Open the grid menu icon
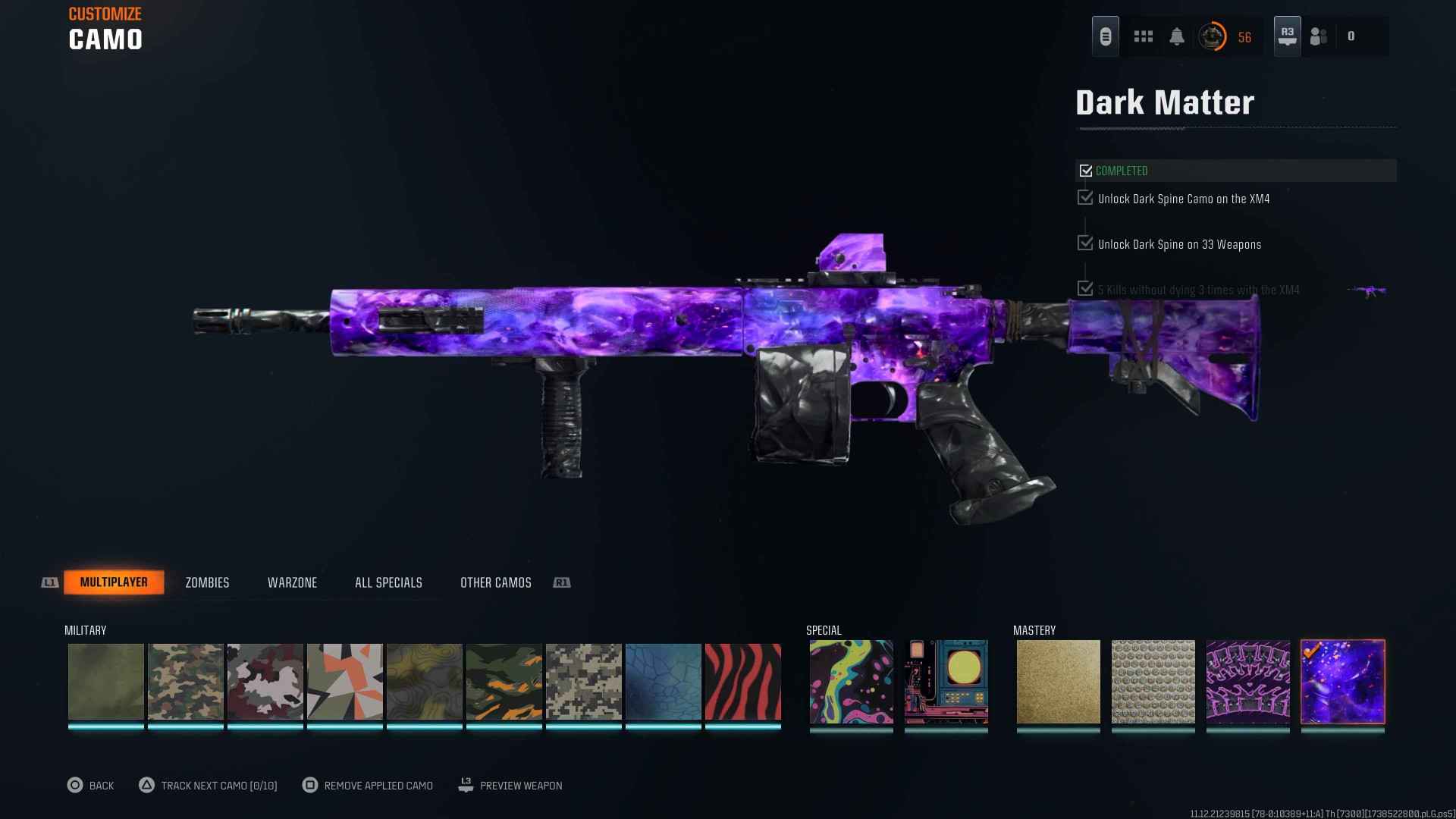The width and height of the screenshot is (1456, 819). 1143,36
